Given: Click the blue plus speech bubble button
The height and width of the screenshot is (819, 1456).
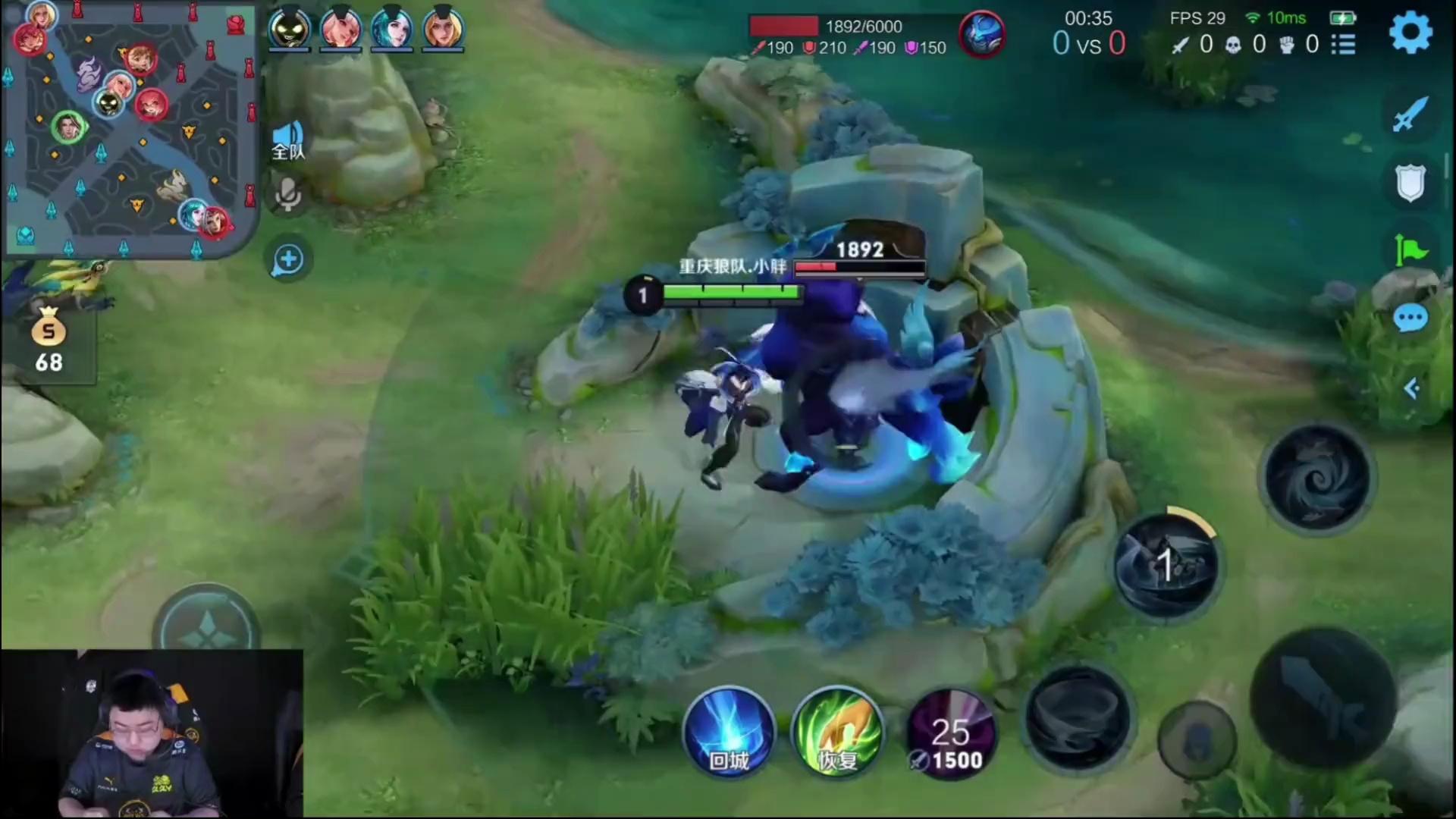Looking at the screenshot, I should [288, 260].
